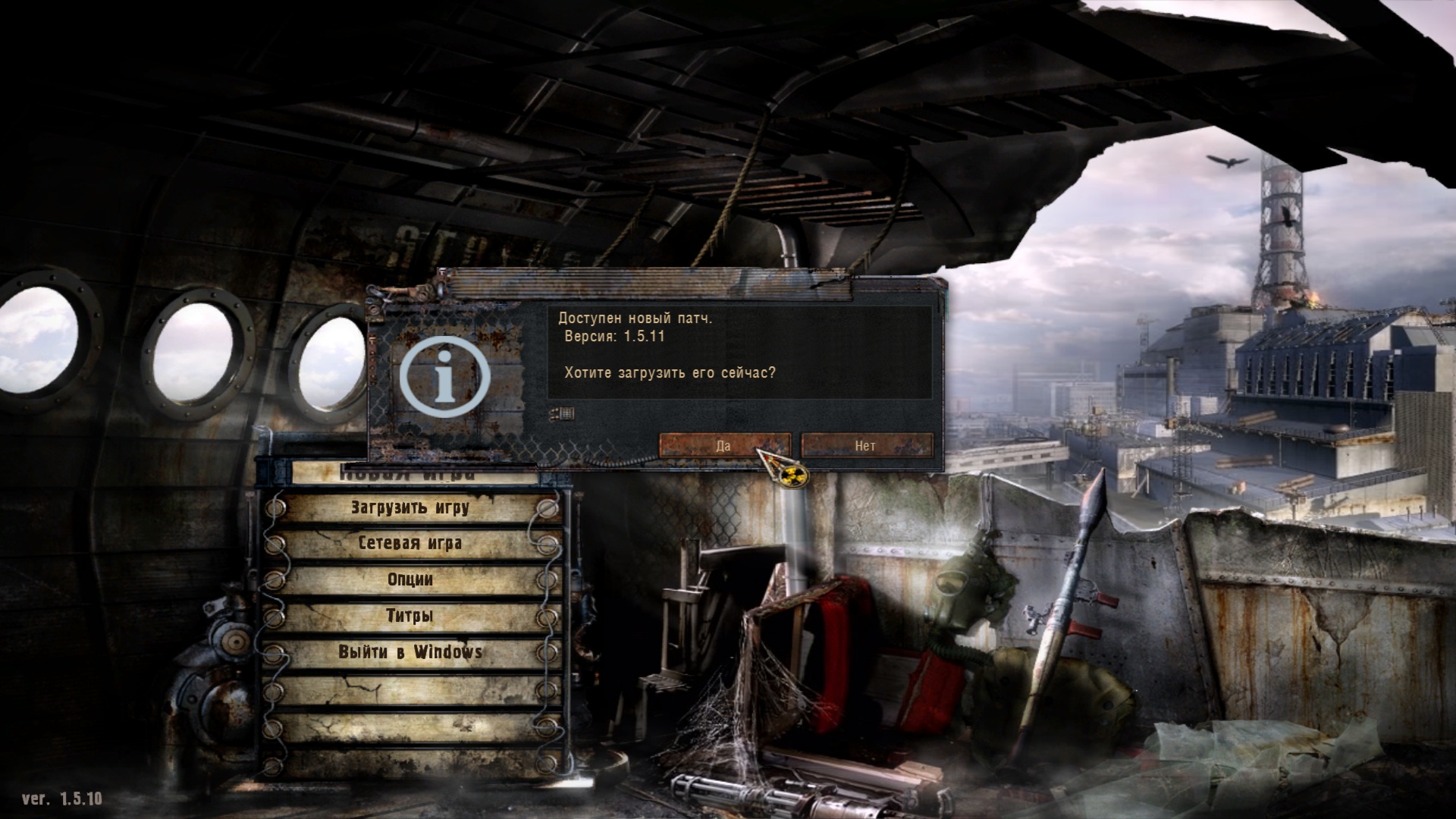
Task: Start a new game via Новая игра
Action: [x=410, y=476]
